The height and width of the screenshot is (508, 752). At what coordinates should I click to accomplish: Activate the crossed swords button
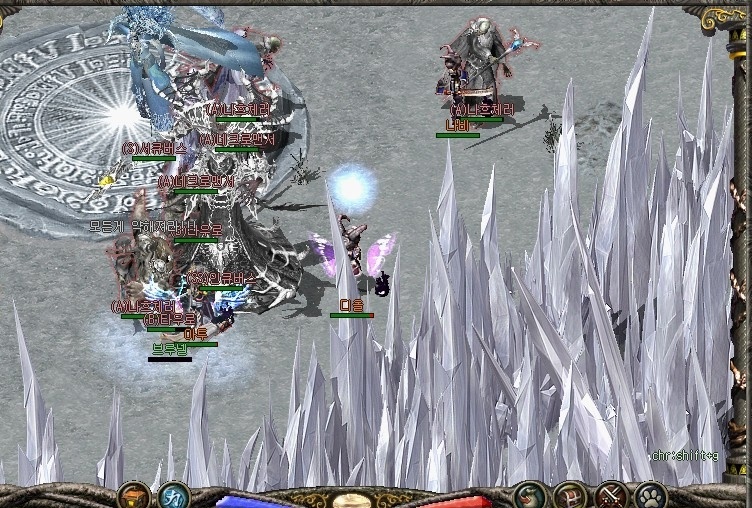point(610,494)
